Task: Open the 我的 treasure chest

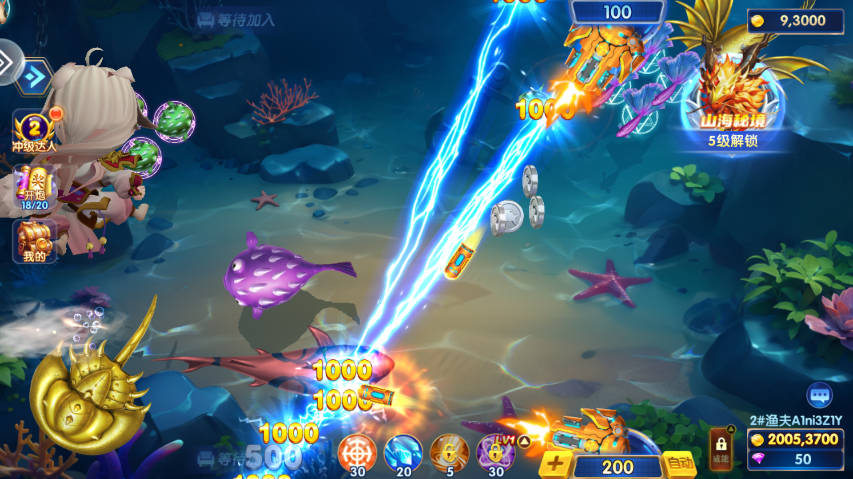Action: 34,241
